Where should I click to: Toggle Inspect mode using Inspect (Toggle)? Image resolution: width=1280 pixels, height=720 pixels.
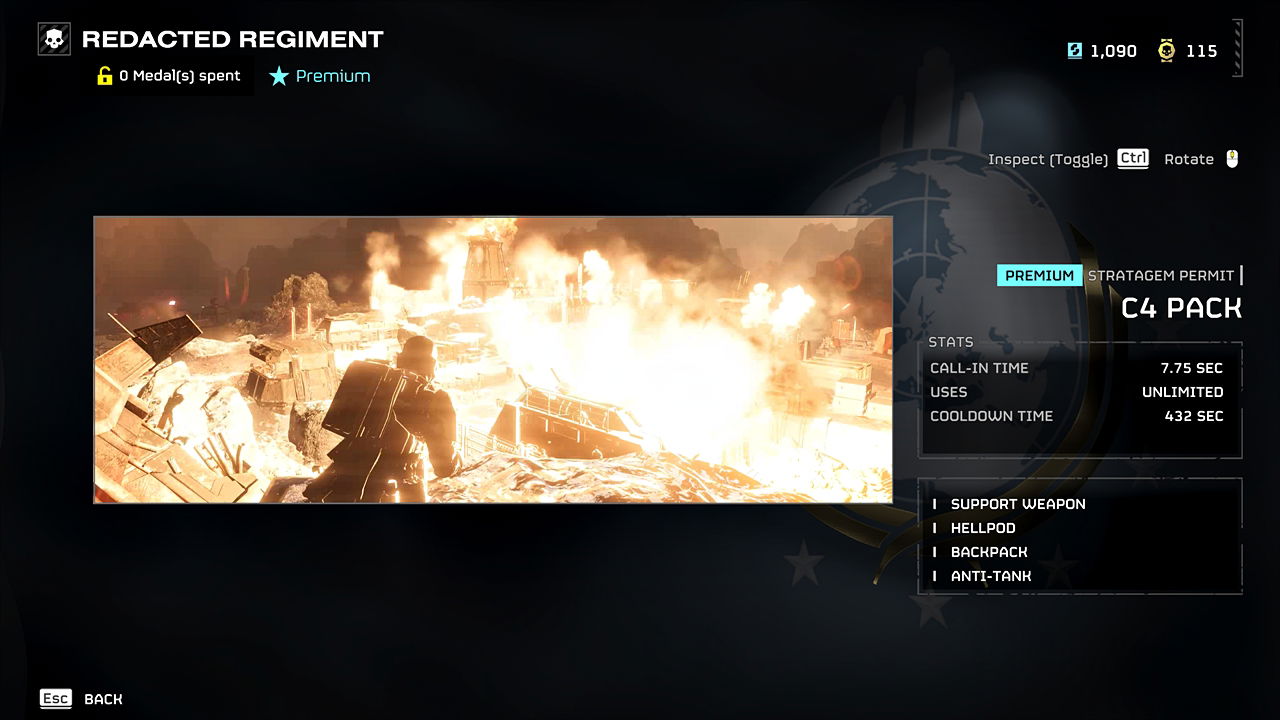[1048, 158]
